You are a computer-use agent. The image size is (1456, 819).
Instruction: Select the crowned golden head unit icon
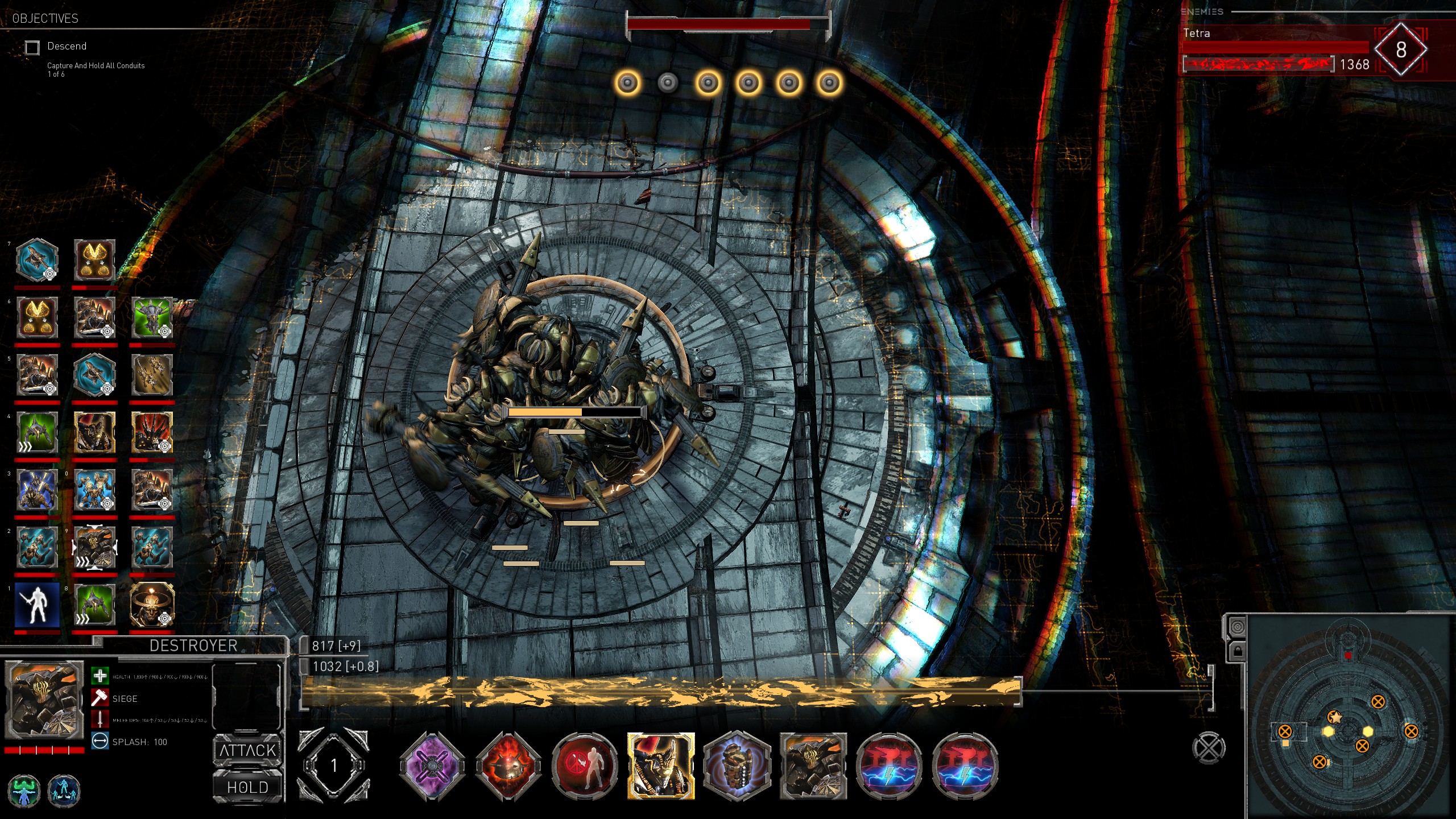coord(151,604)
